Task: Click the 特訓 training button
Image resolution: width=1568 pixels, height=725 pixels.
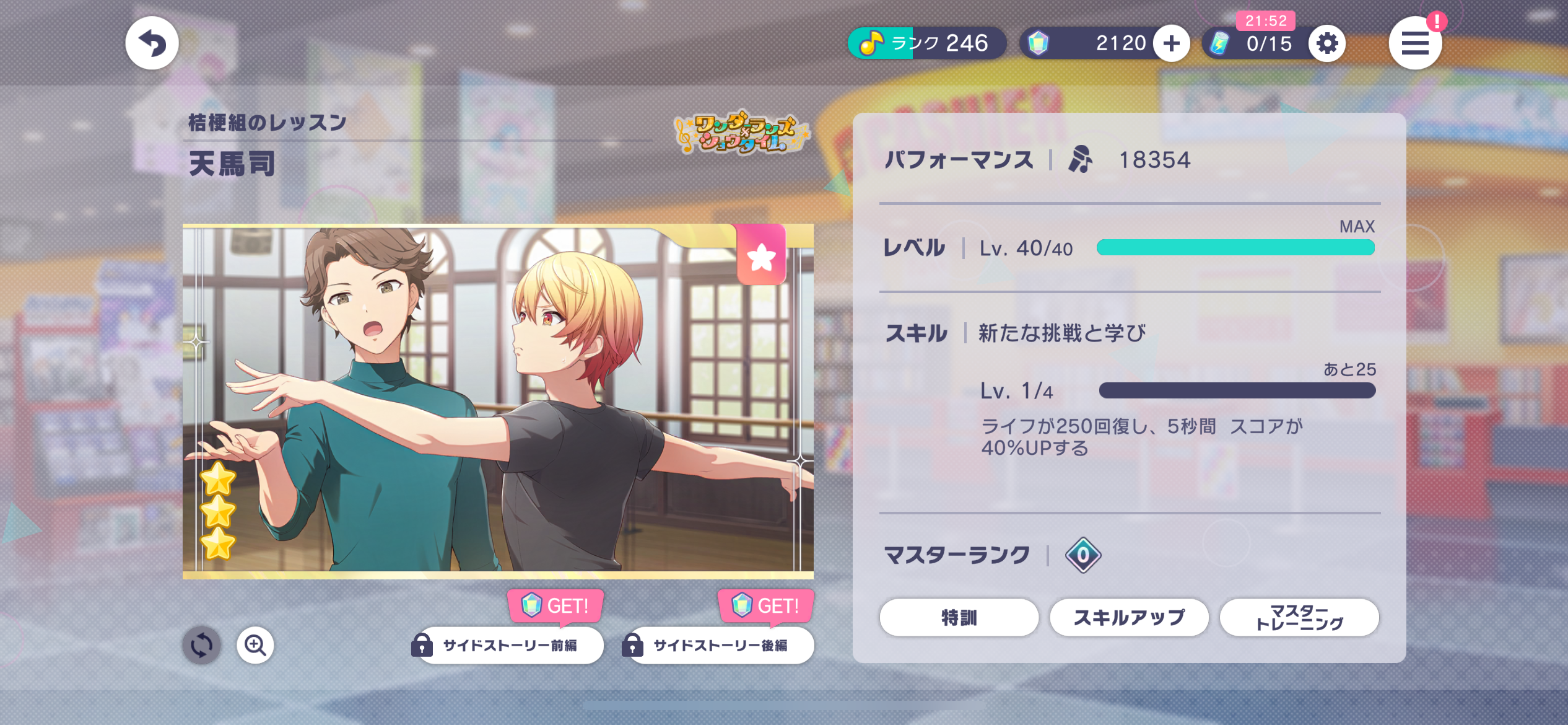Action: [x=959, y=617]
